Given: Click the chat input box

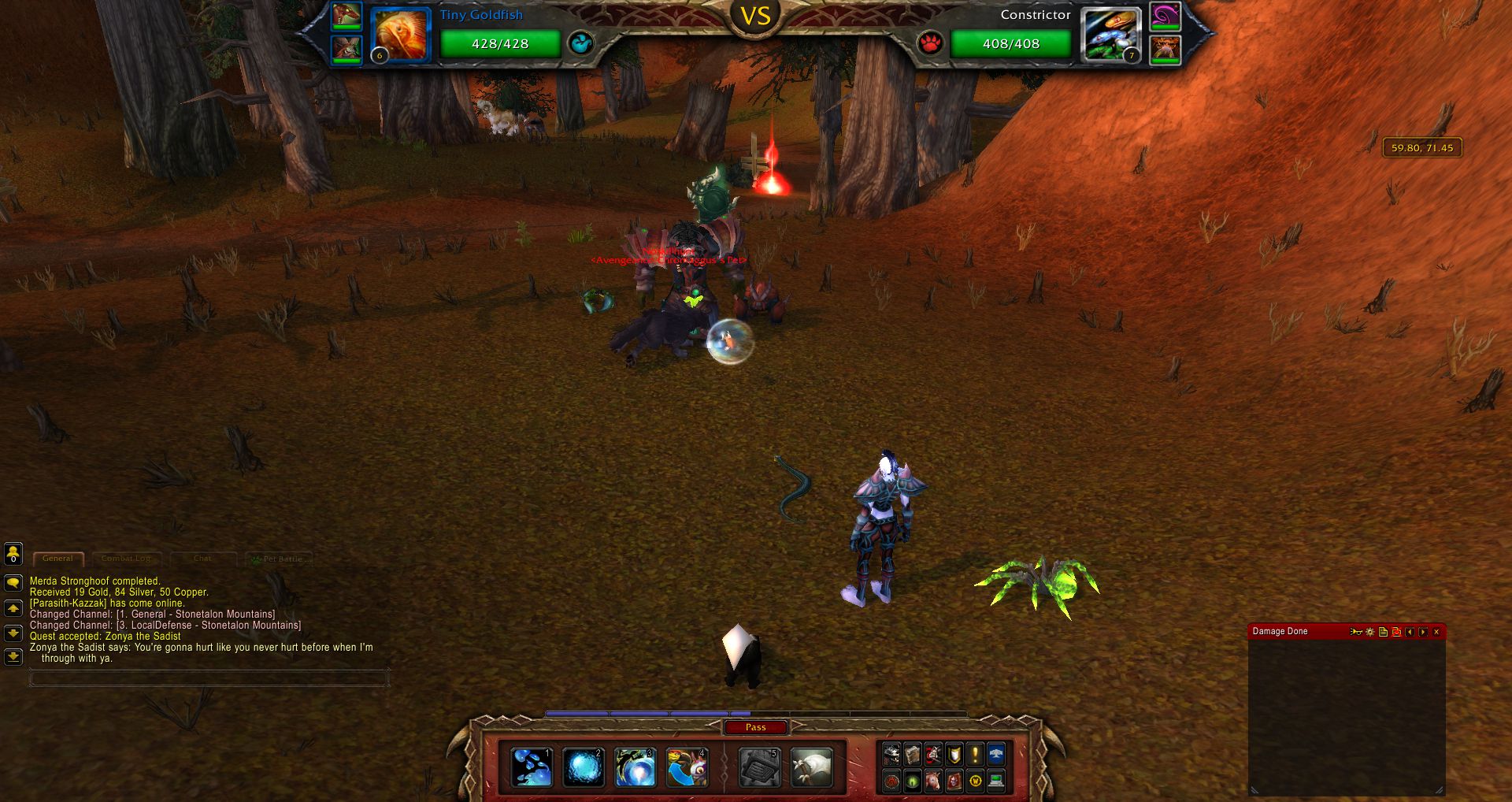Looking at the screenshot, I should [x=209, y=678].
